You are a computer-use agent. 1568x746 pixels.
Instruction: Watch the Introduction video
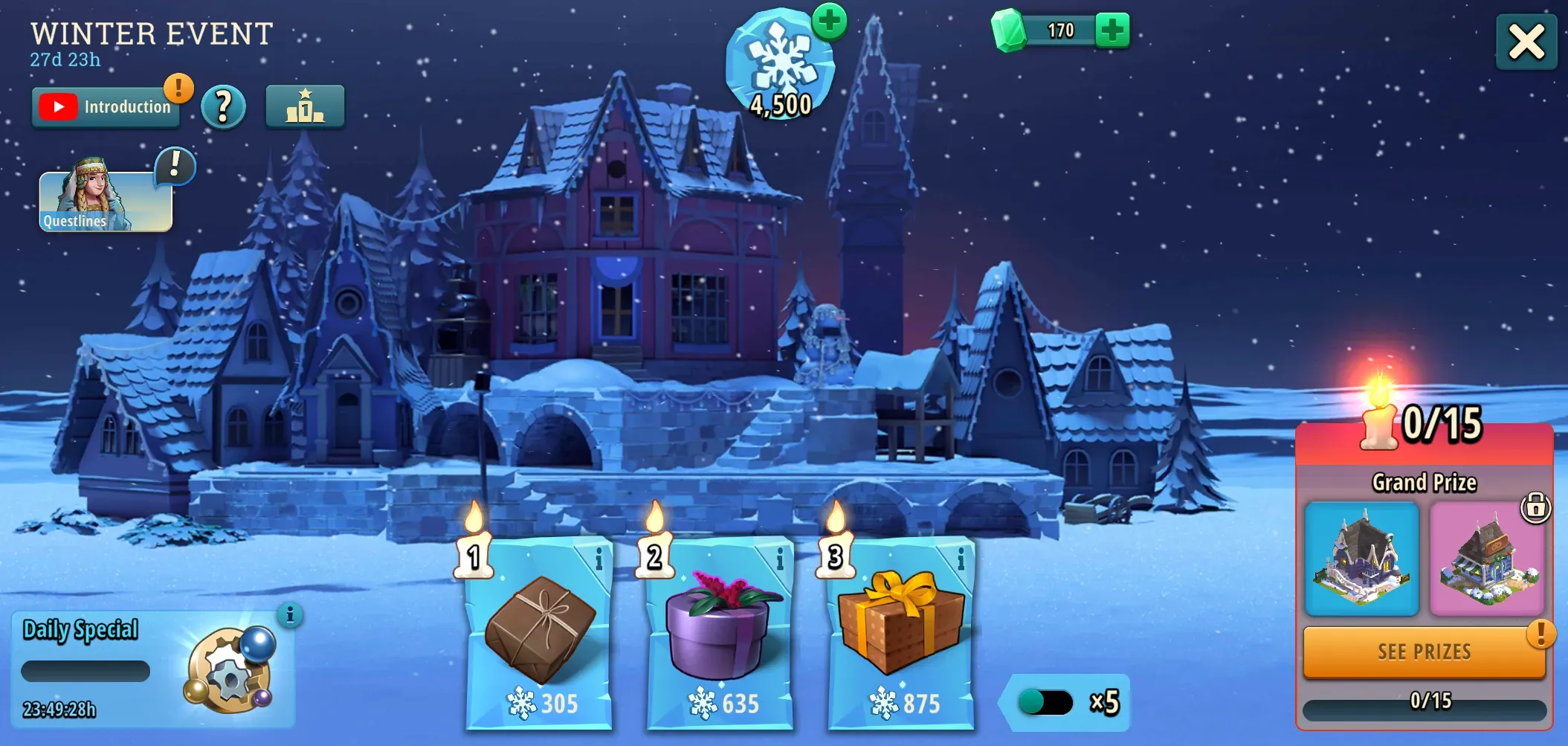[105, 107]
